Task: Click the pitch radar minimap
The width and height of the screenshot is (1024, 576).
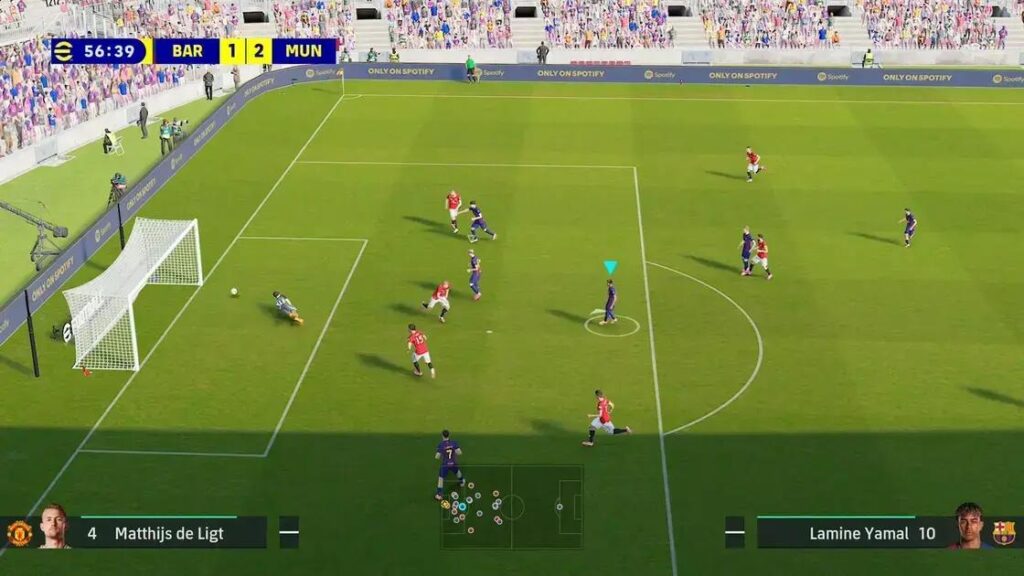Action: tap(511, 506)
